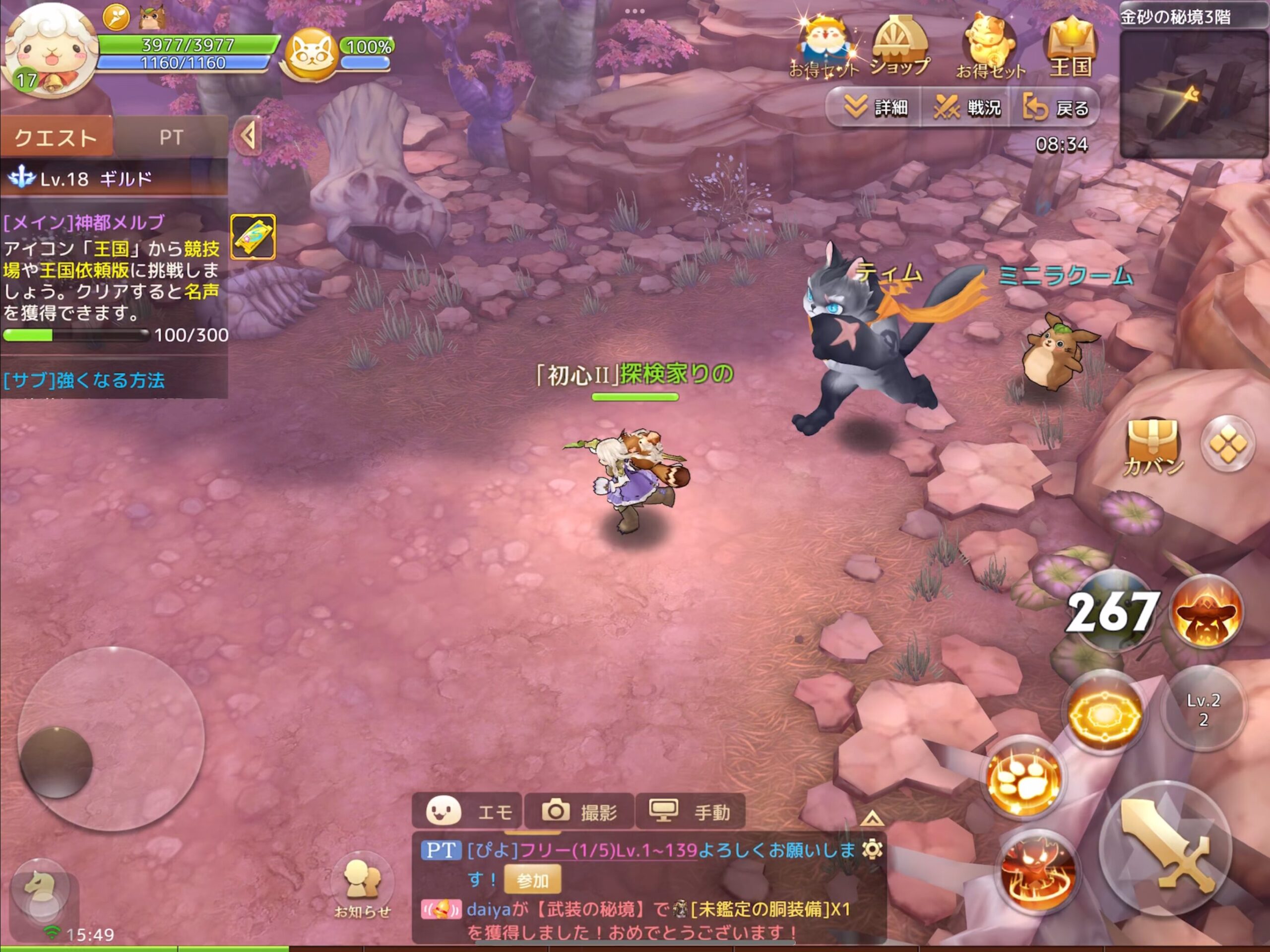Collapse the quest panel with the arrow

(249, 136)
